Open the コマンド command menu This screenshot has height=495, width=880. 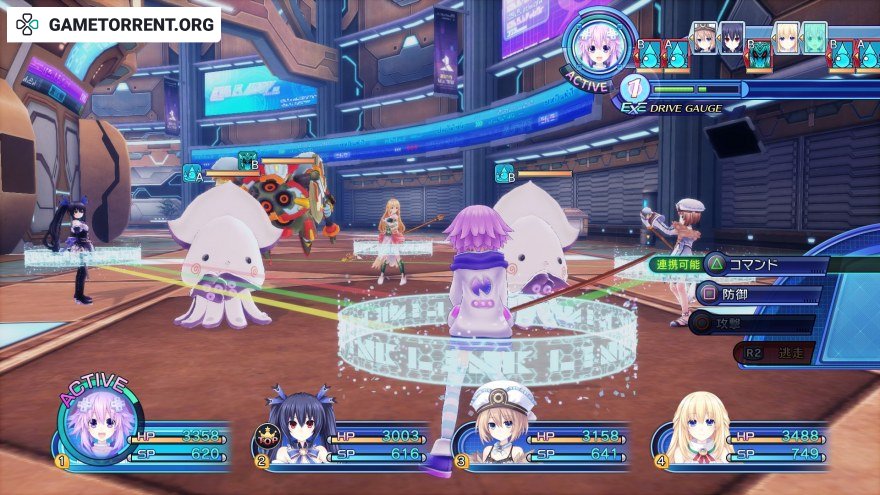[x=766, y=265]
